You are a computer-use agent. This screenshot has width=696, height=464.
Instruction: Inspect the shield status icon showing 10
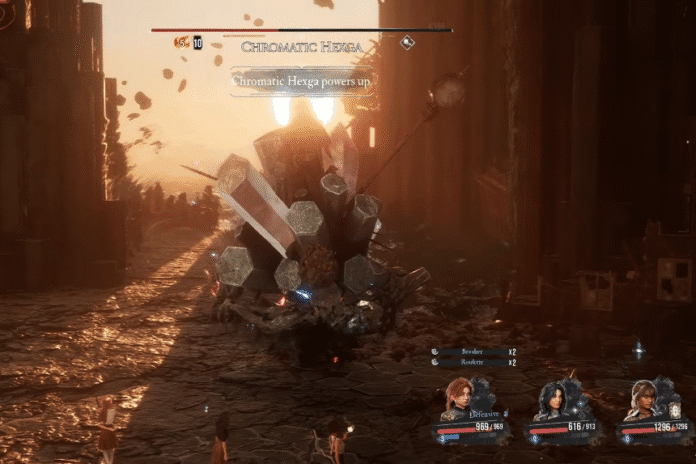(x=197, y=42)
